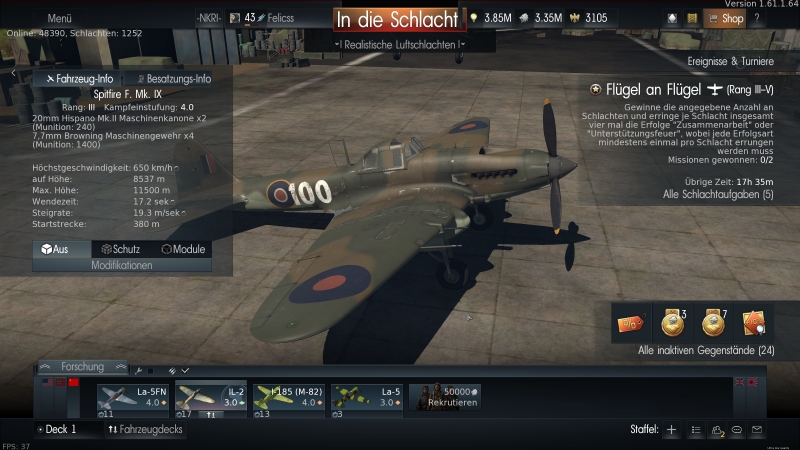Screen dimensions: 800x450
Task: Select the IL-2 aircraft slot
Action: point(211,399)
